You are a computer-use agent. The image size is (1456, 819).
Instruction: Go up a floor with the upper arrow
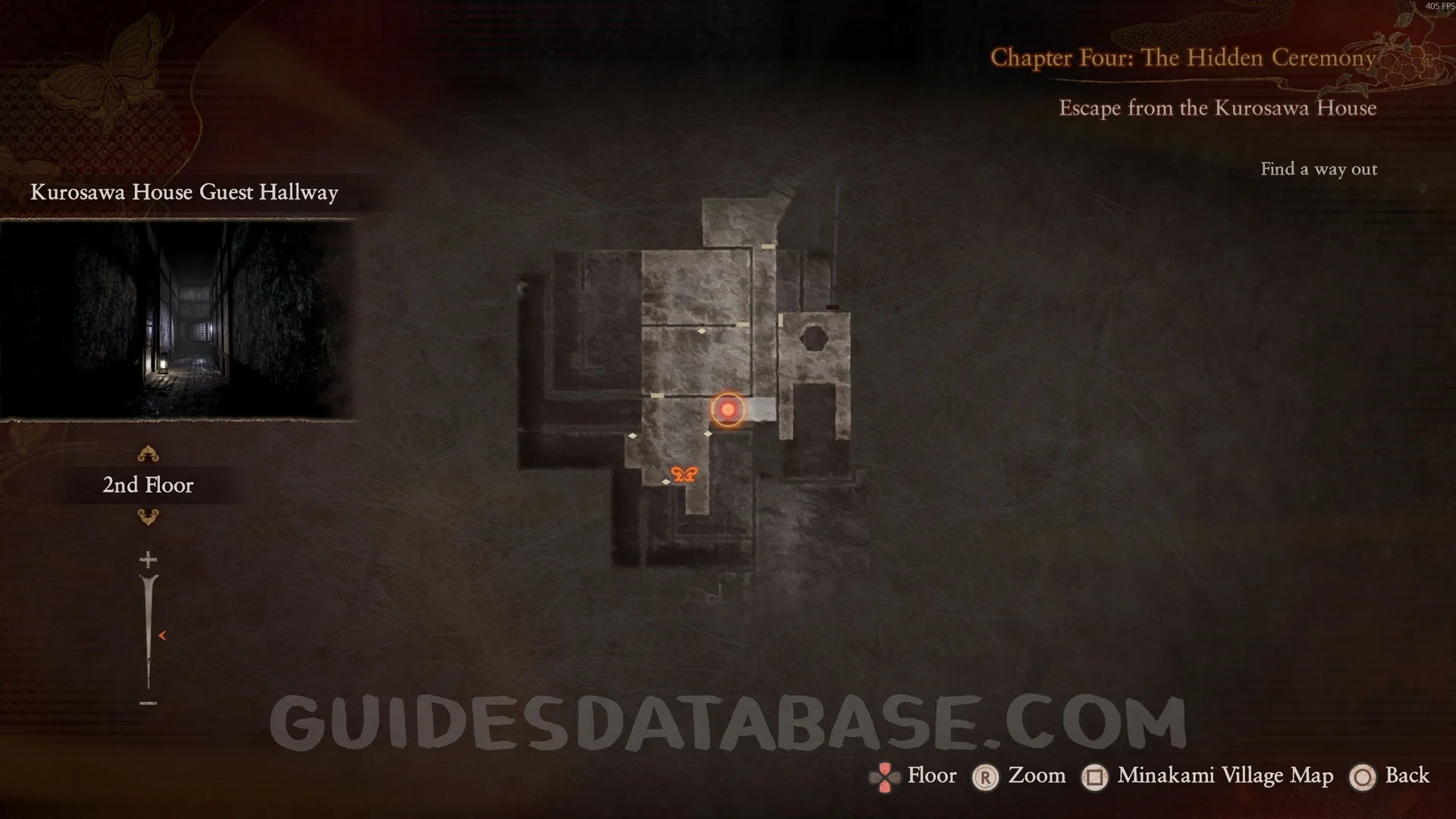point(148,454)
